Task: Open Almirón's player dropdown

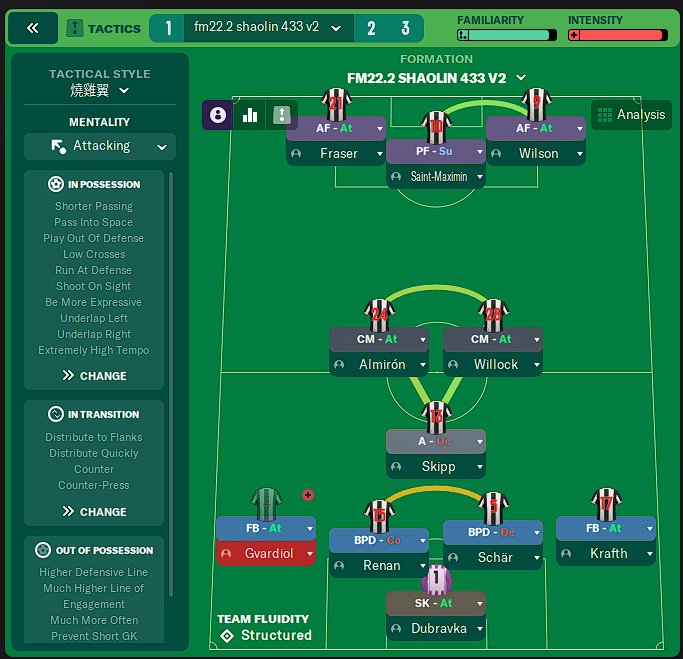Action: pyautogui.click(x=421, y=365)
